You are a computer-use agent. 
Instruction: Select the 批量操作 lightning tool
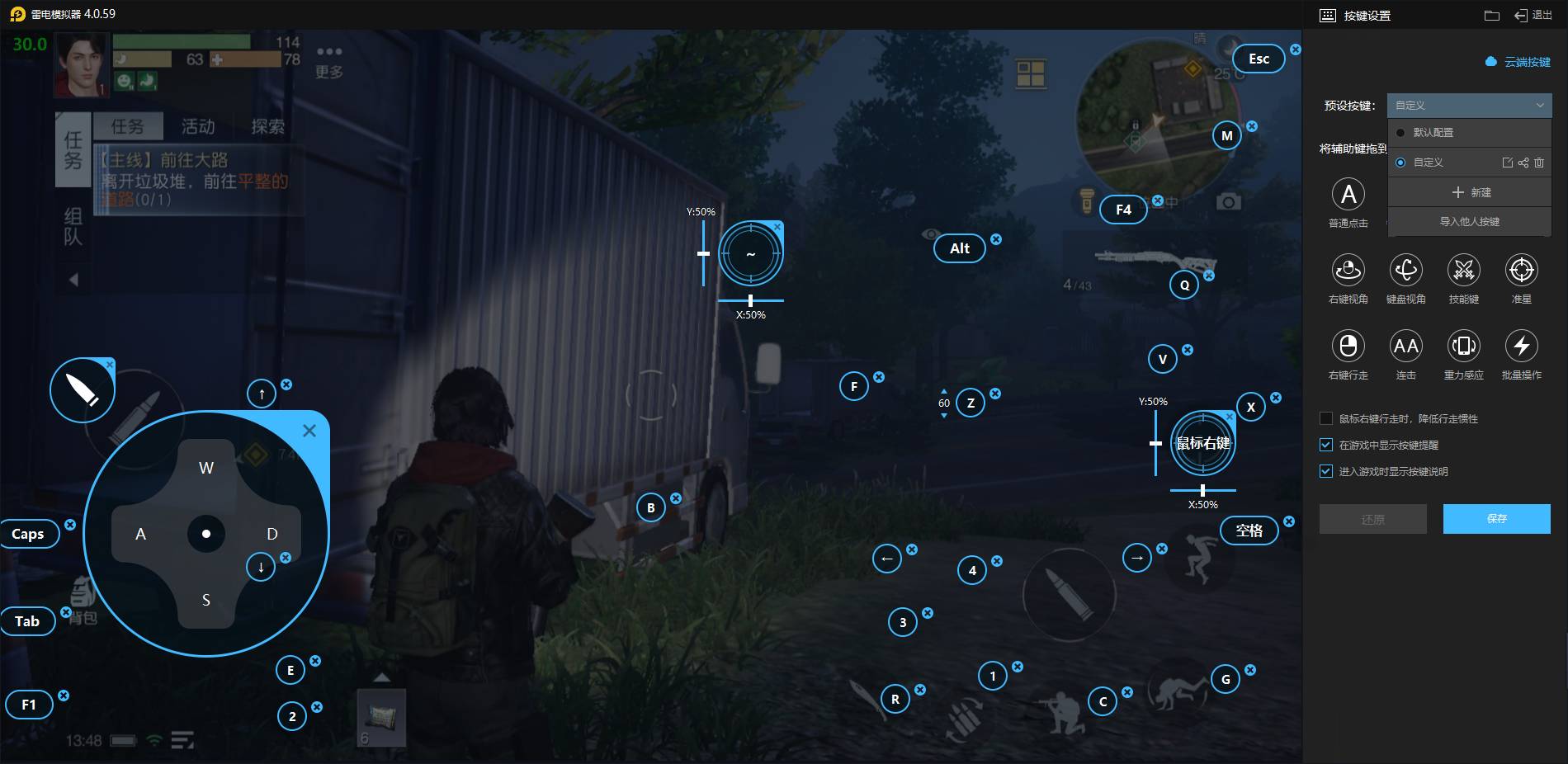coord(1521,346)
